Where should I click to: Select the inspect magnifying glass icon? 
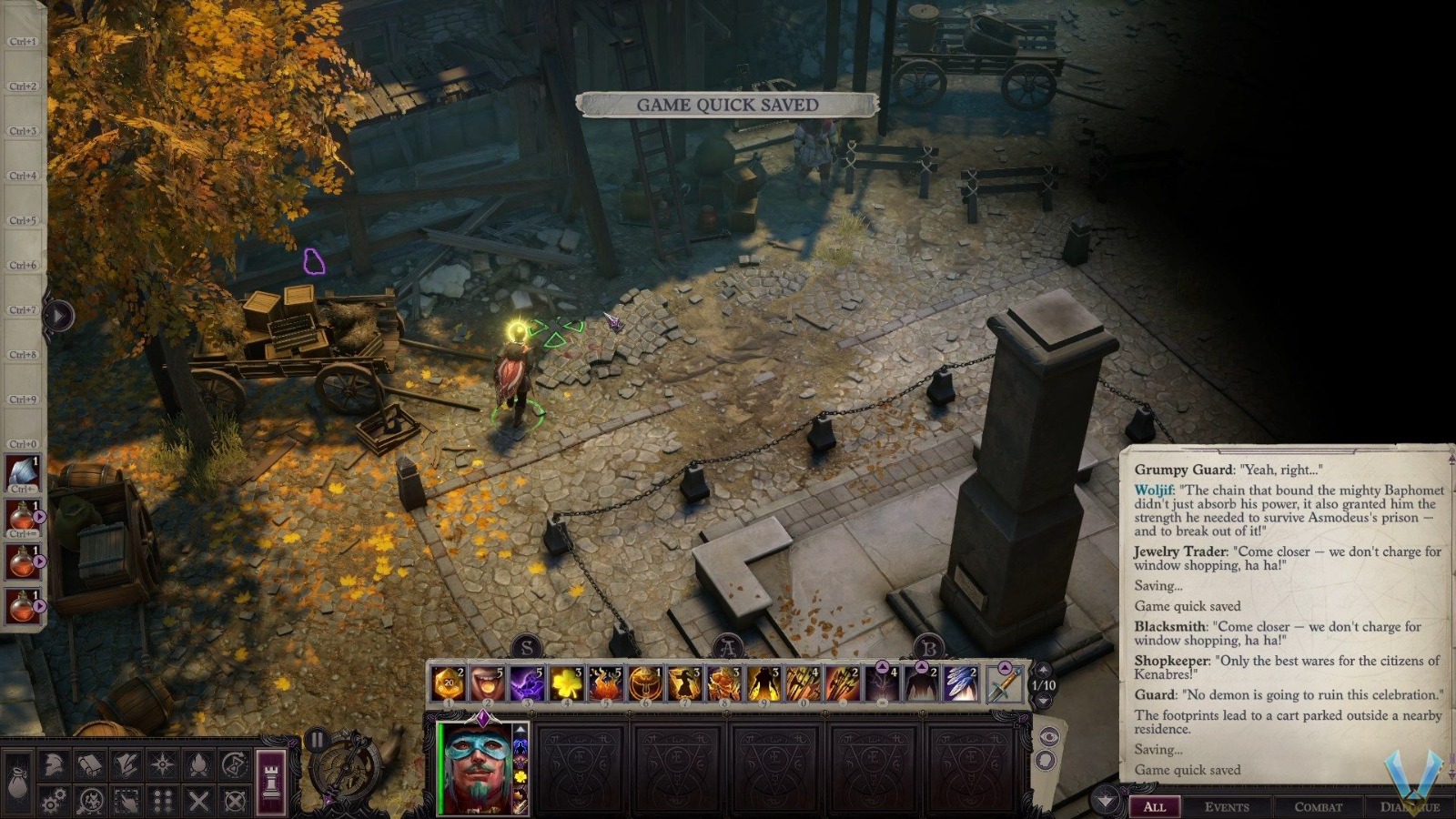point(90,800)
